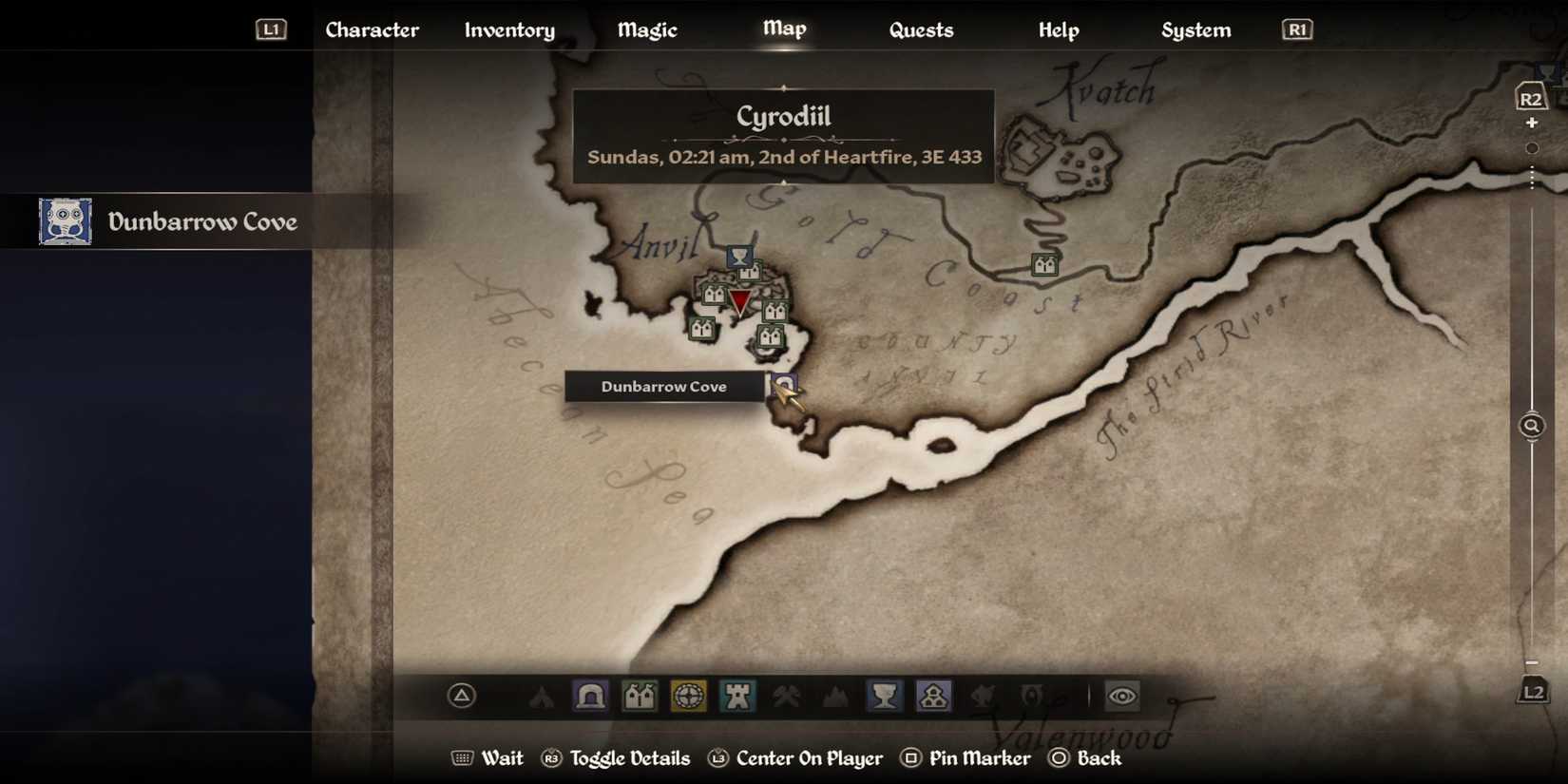Toggle the settlement filter icon
Screen dimensions: 1568x784
click(x=639, y=696)
